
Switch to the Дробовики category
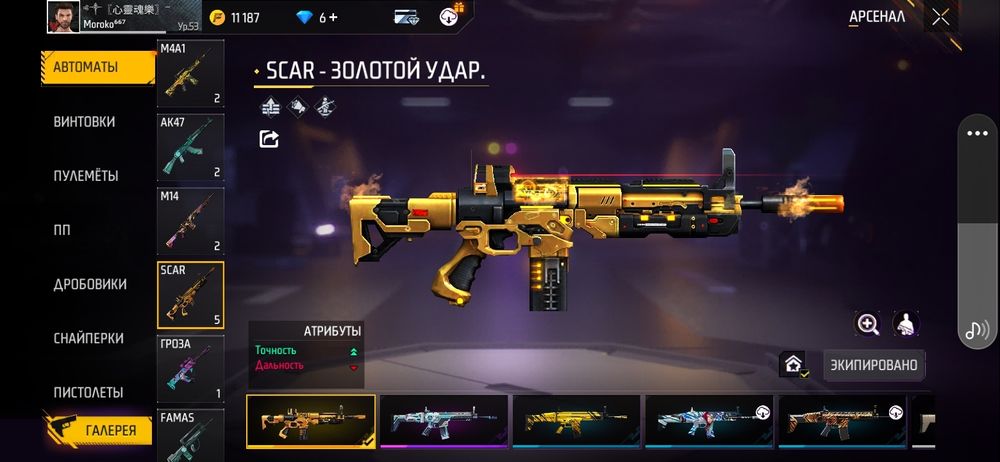pos(90,284)
